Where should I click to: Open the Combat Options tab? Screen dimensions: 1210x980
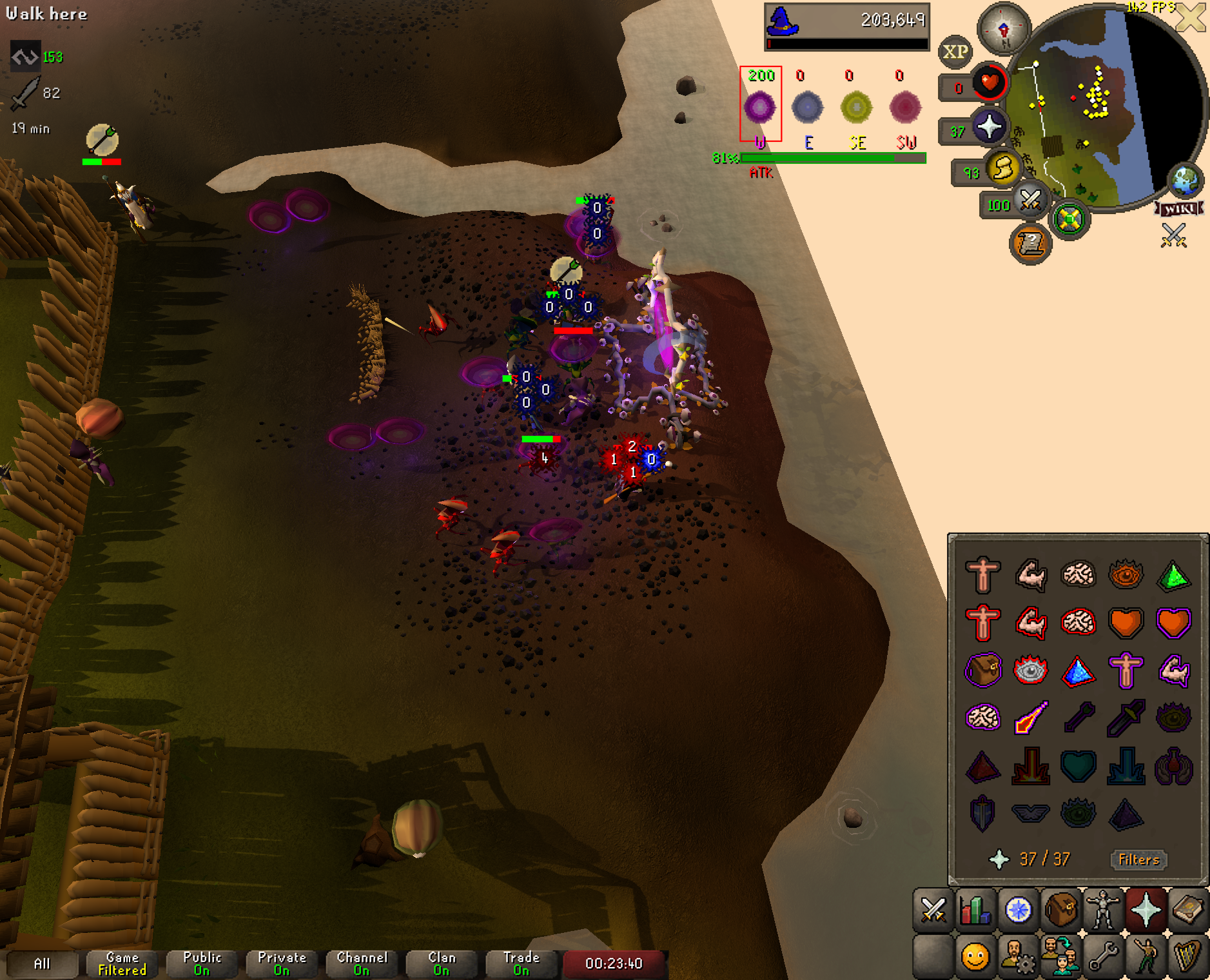click(933, 910)
